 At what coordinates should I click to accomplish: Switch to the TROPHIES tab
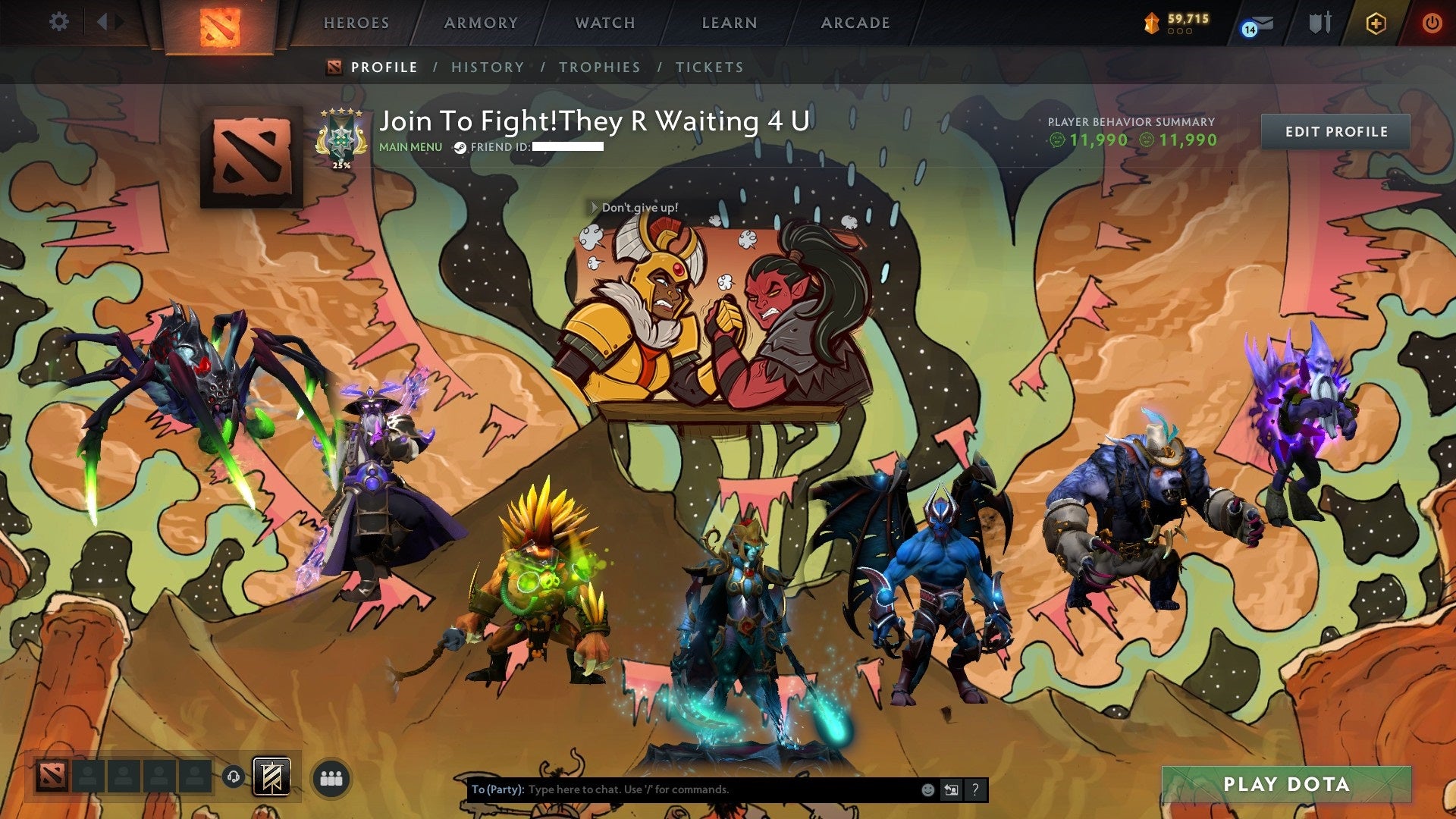point(599,67)
